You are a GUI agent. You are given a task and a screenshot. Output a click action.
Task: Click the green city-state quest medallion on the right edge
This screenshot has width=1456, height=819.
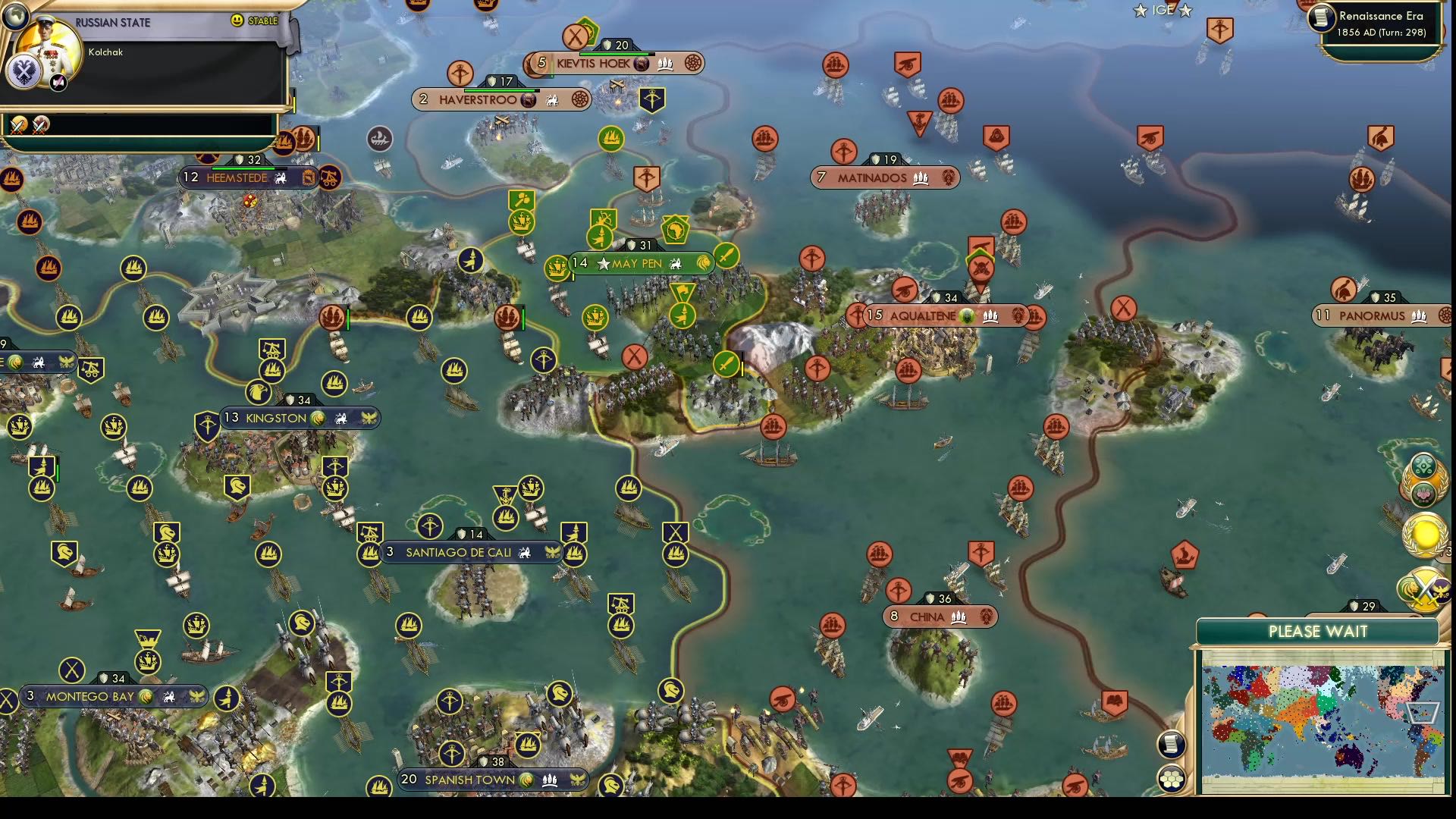1423,464
